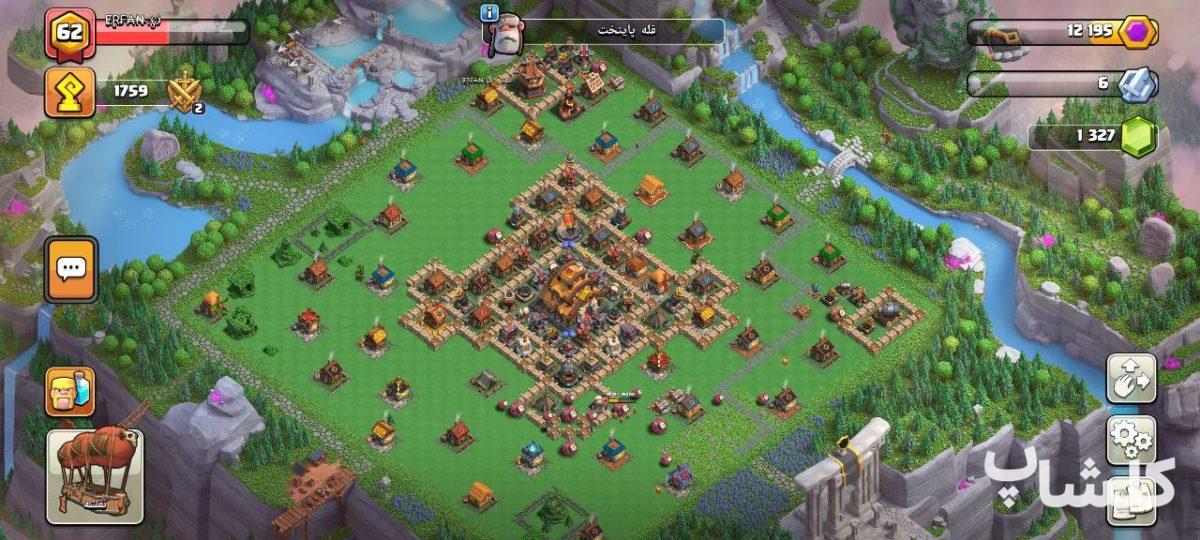The image size is (1200, 540).
Task: Open the chat speech bubble button
Action: tap(71, 269)
